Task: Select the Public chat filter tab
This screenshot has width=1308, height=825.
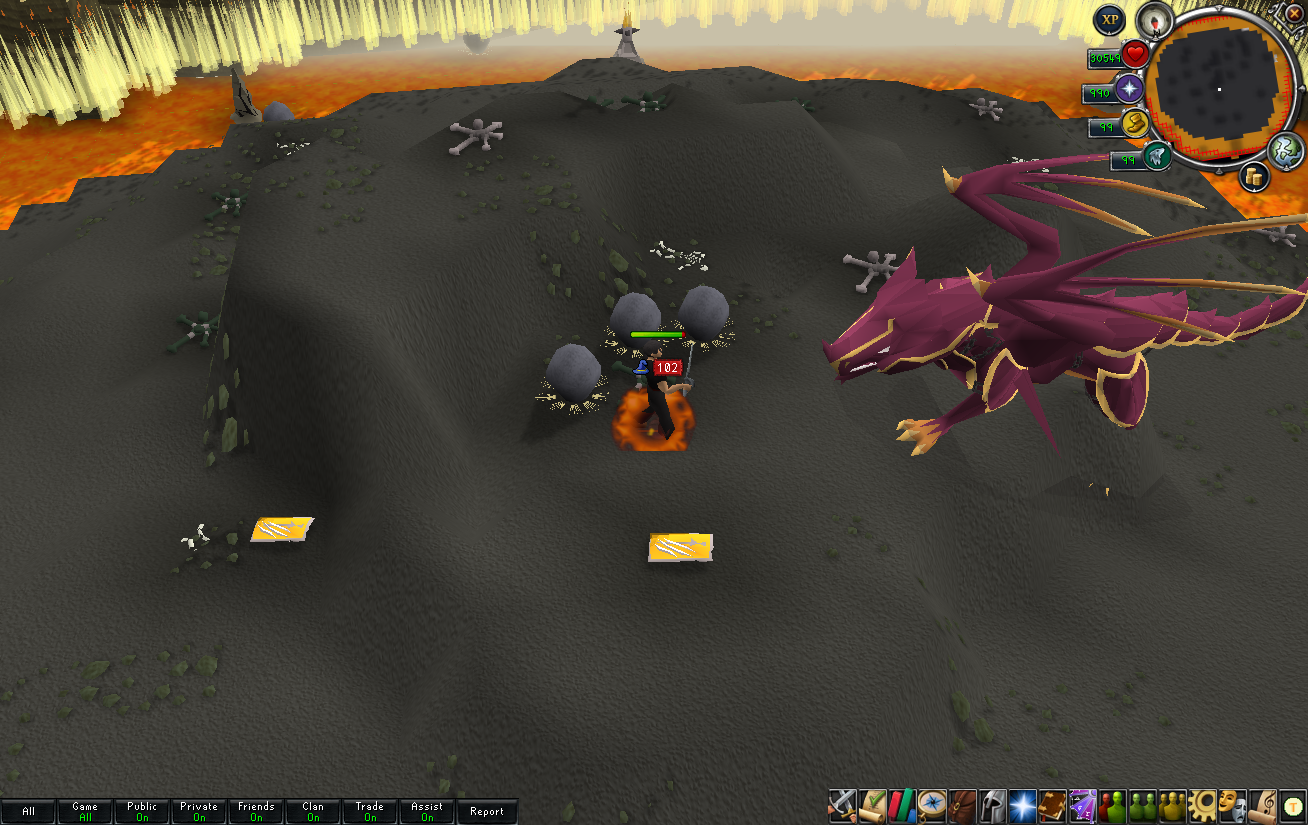Action: click(142, 811)
